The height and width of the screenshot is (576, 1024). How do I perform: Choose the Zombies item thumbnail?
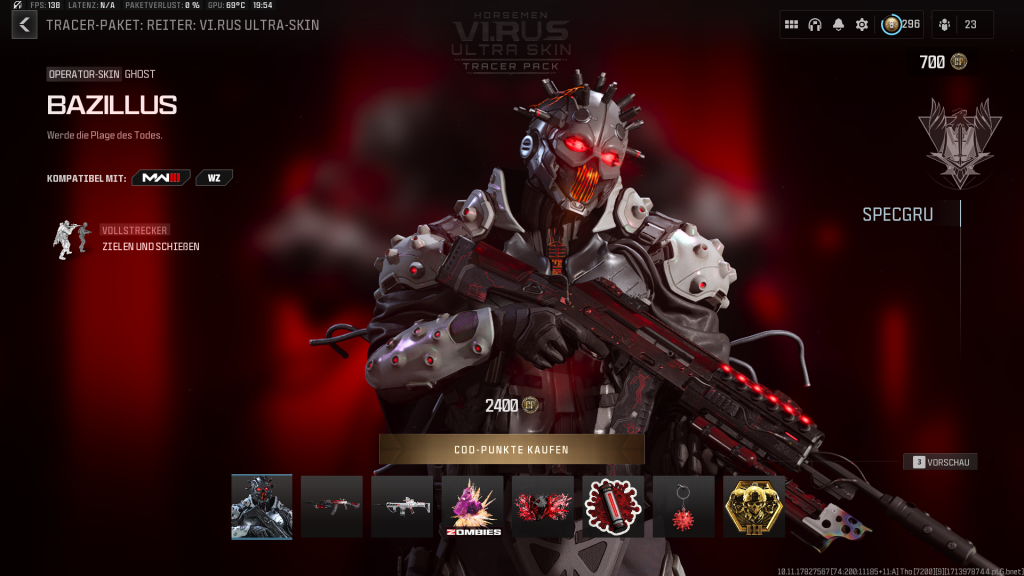[x=472, y=507]
